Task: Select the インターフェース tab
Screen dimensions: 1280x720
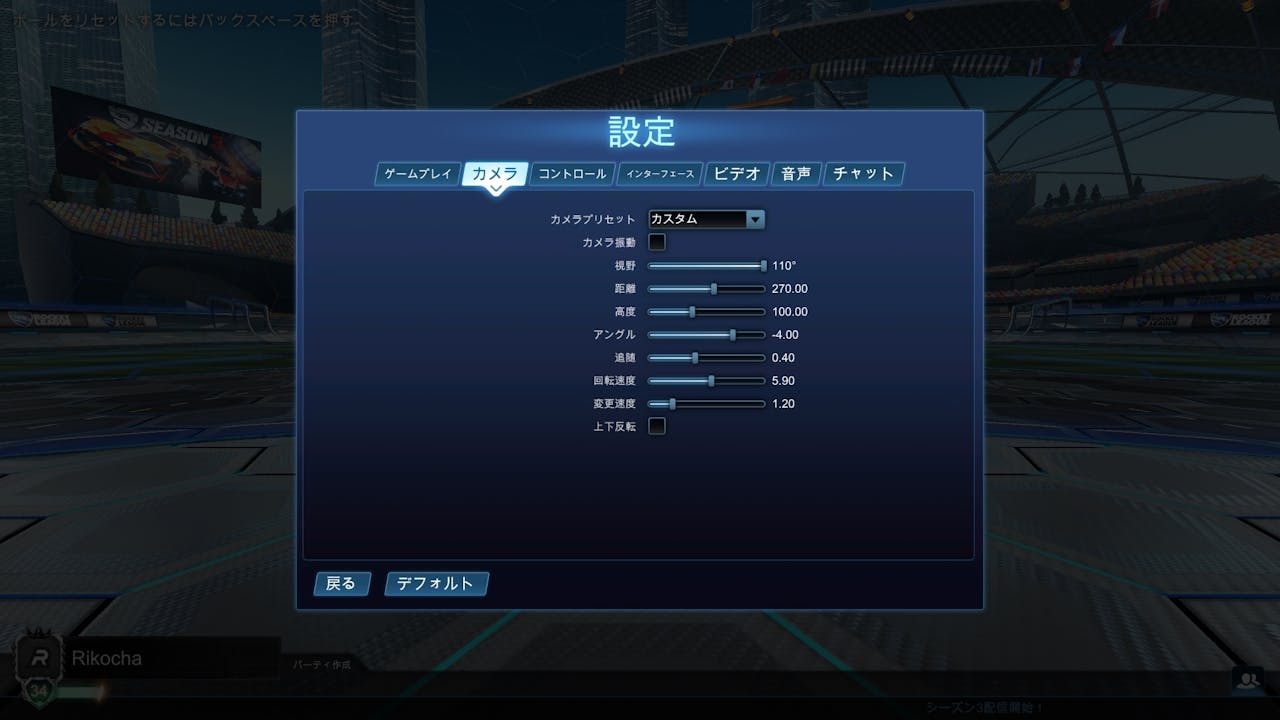Action: pyautogui.click(x=661, y=172)
